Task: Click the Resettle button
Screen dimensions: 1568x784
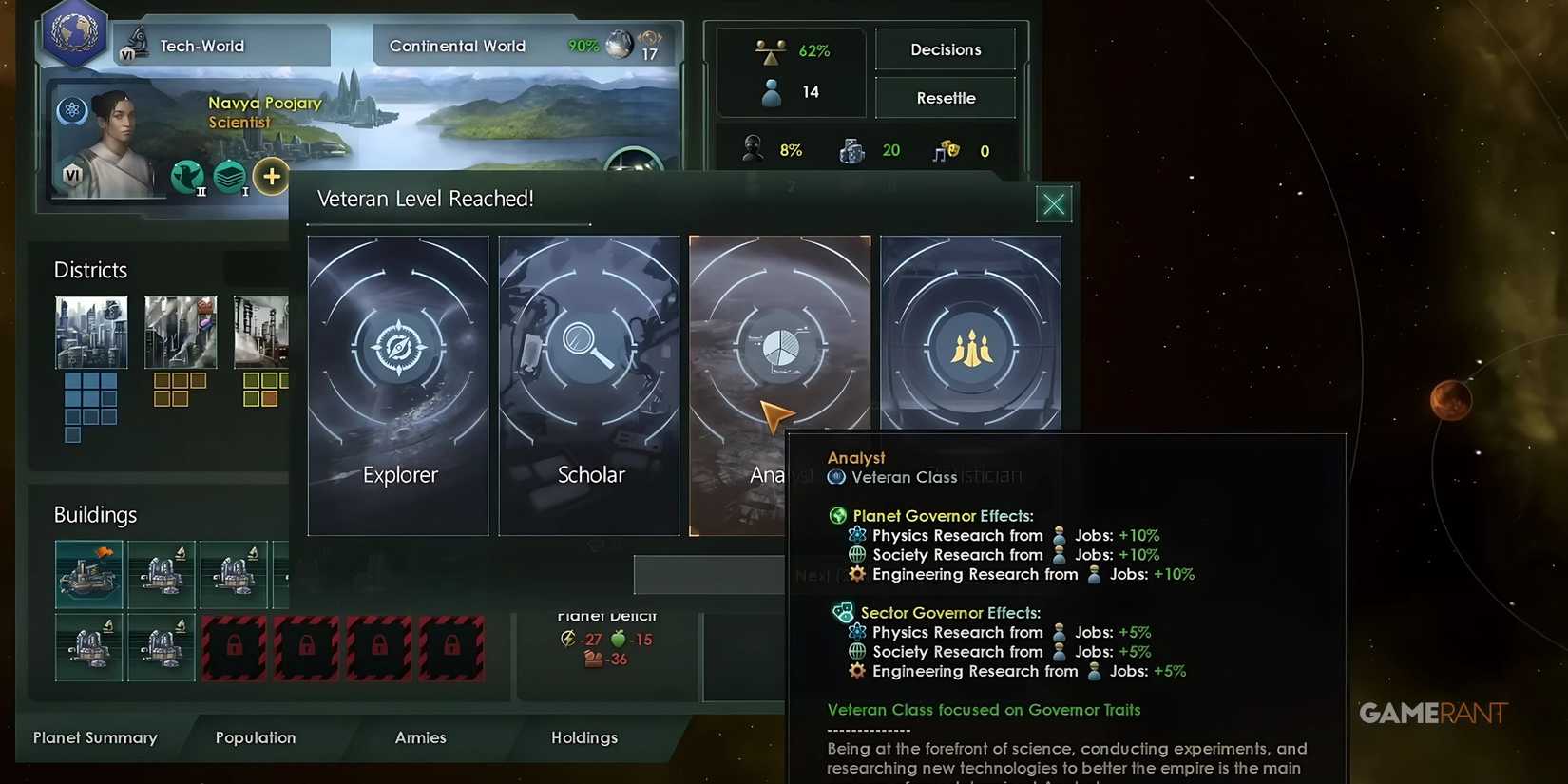Action: (x=945, y=97)
